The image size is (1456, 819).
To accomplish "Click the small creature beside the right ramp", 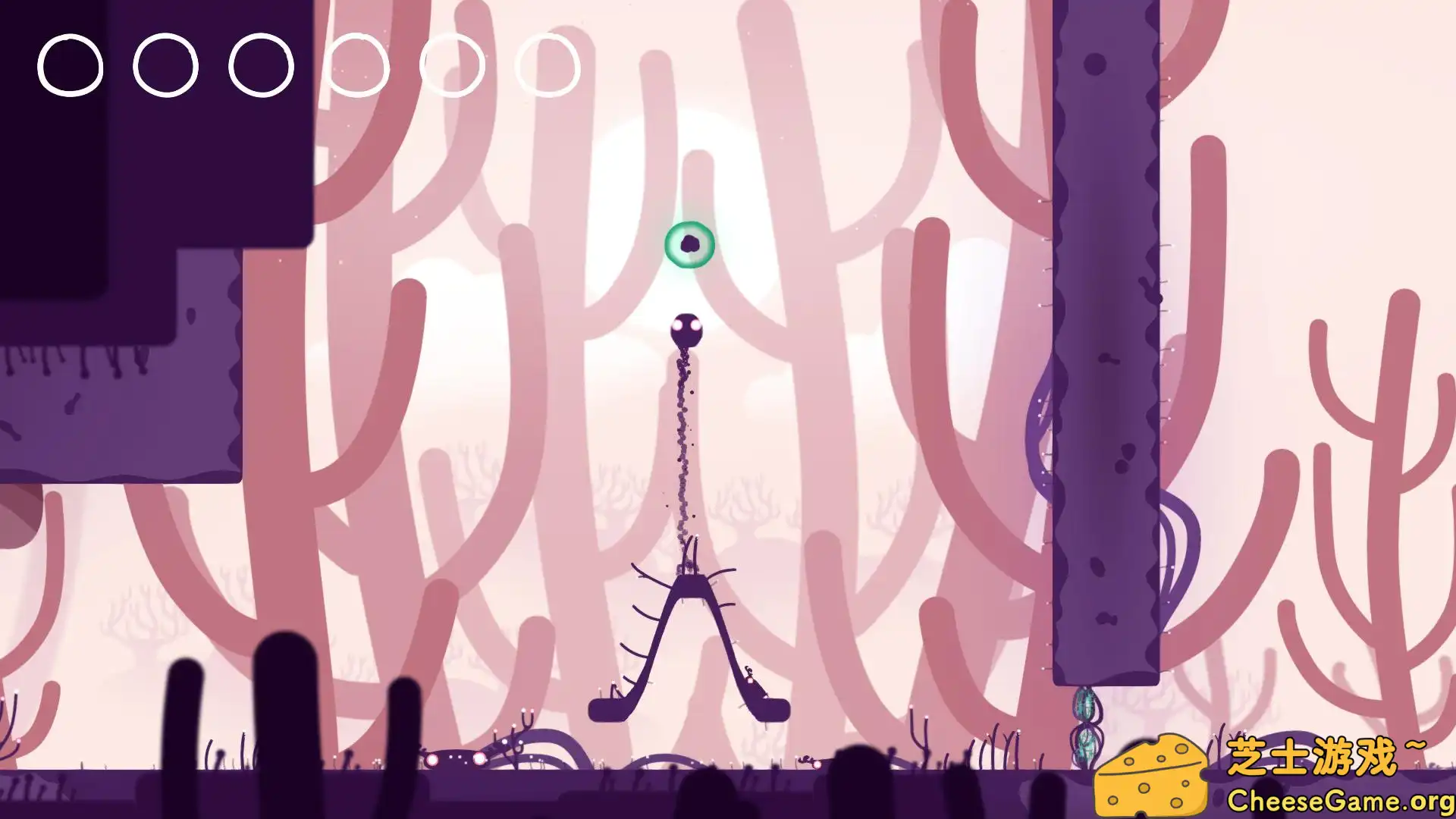I will click(x=749, y=671).
